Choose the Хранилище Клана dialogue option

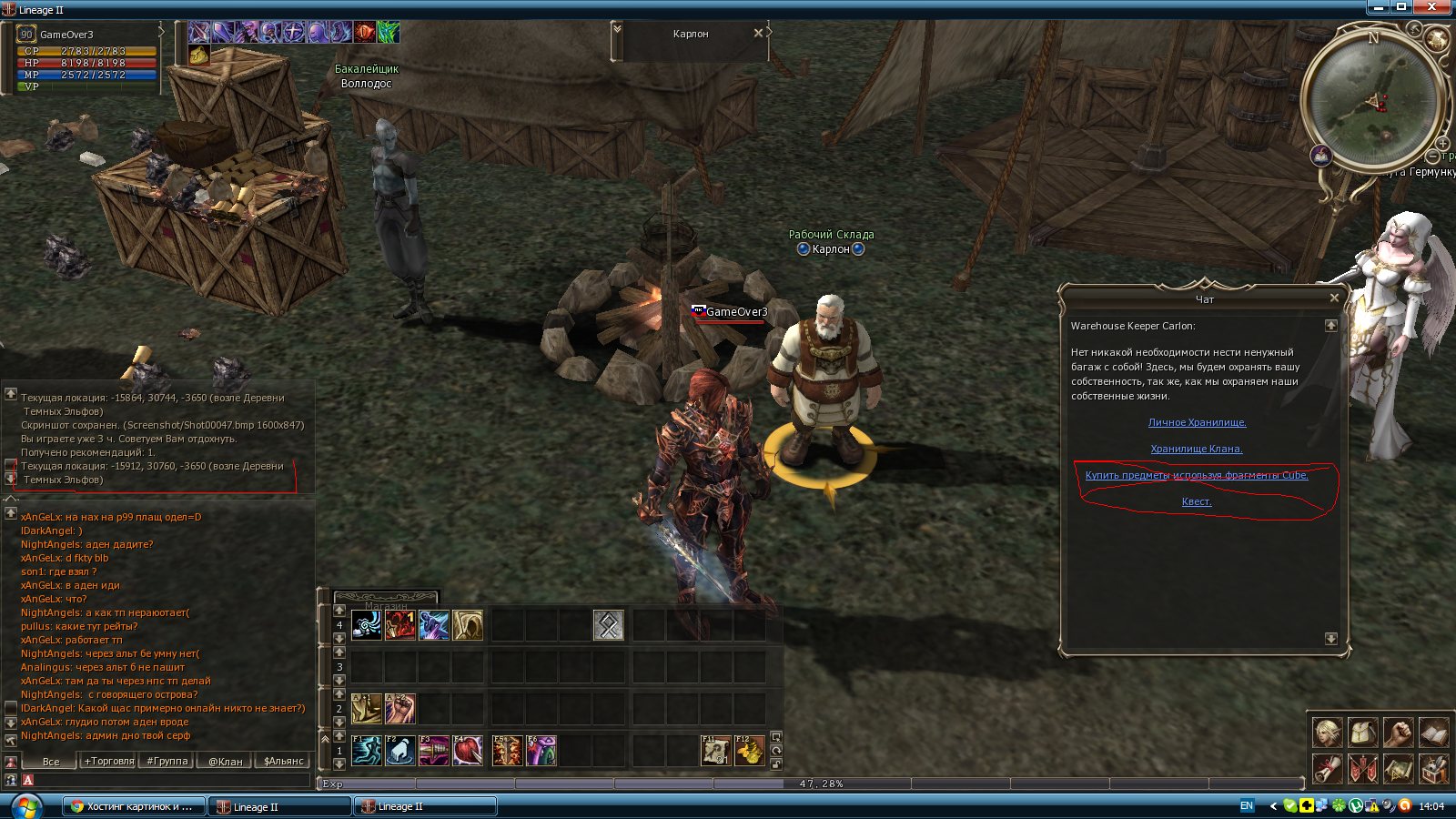tap(1197, 449)
